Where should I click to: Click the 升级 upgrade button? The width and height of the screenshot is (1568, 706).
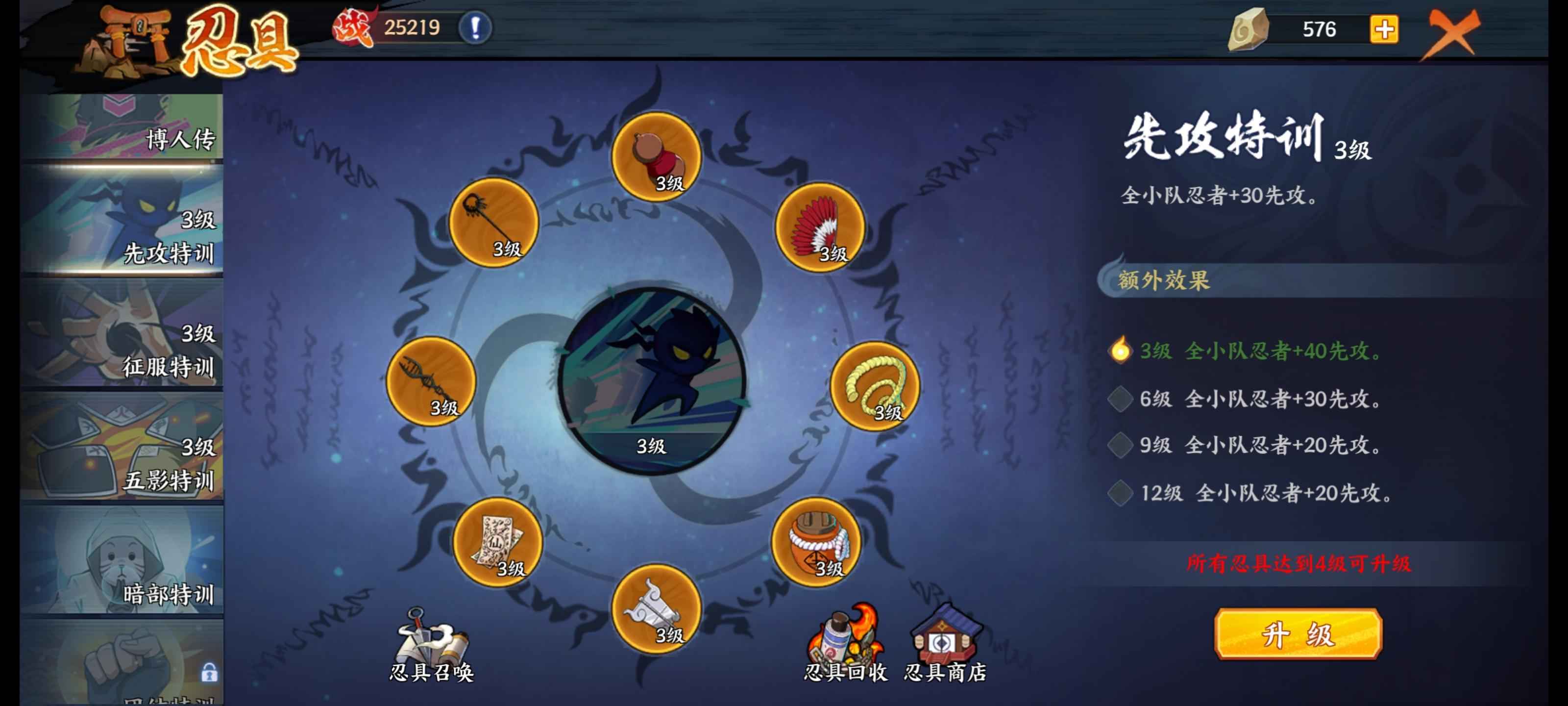click(1298, 633)
